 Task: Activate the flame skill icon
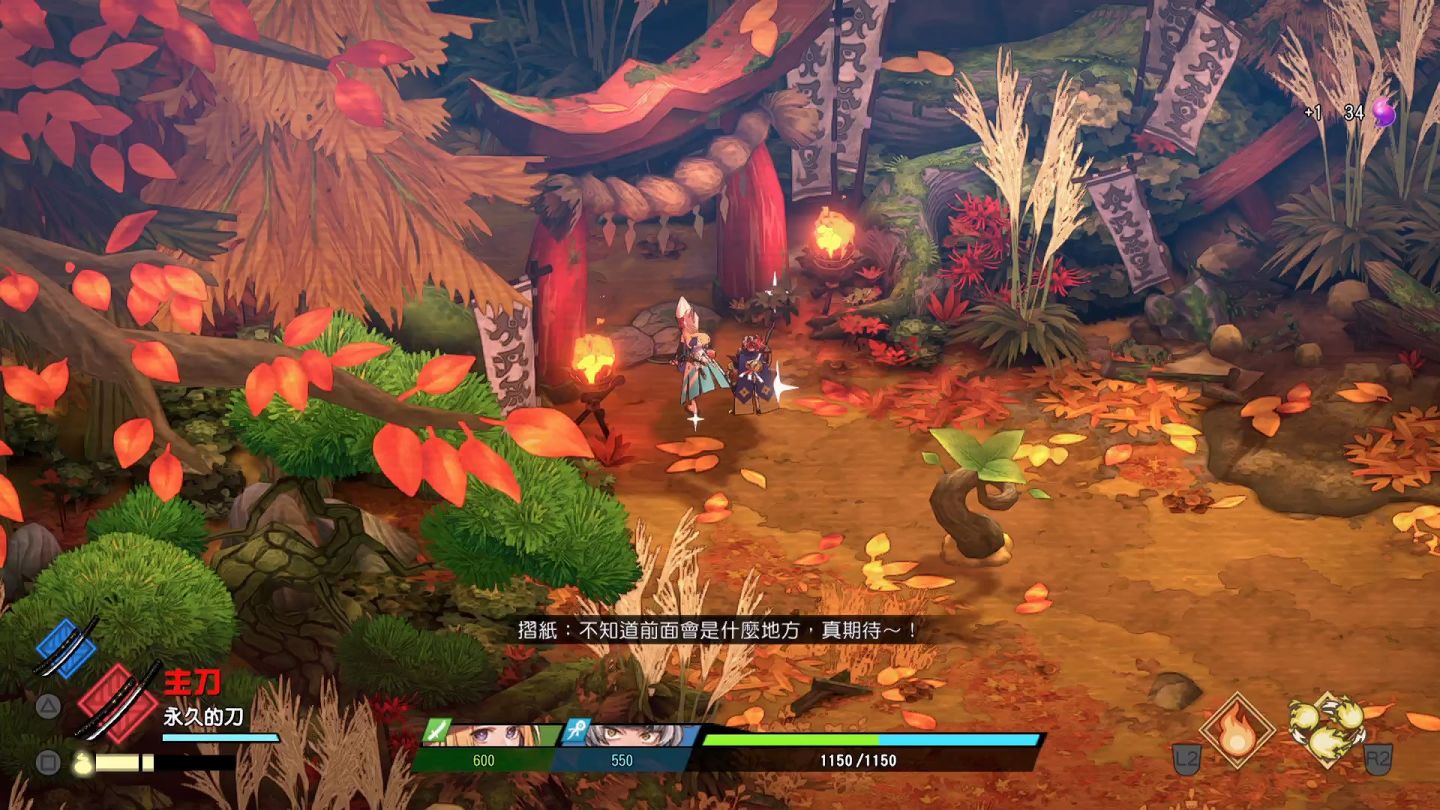1237,730
